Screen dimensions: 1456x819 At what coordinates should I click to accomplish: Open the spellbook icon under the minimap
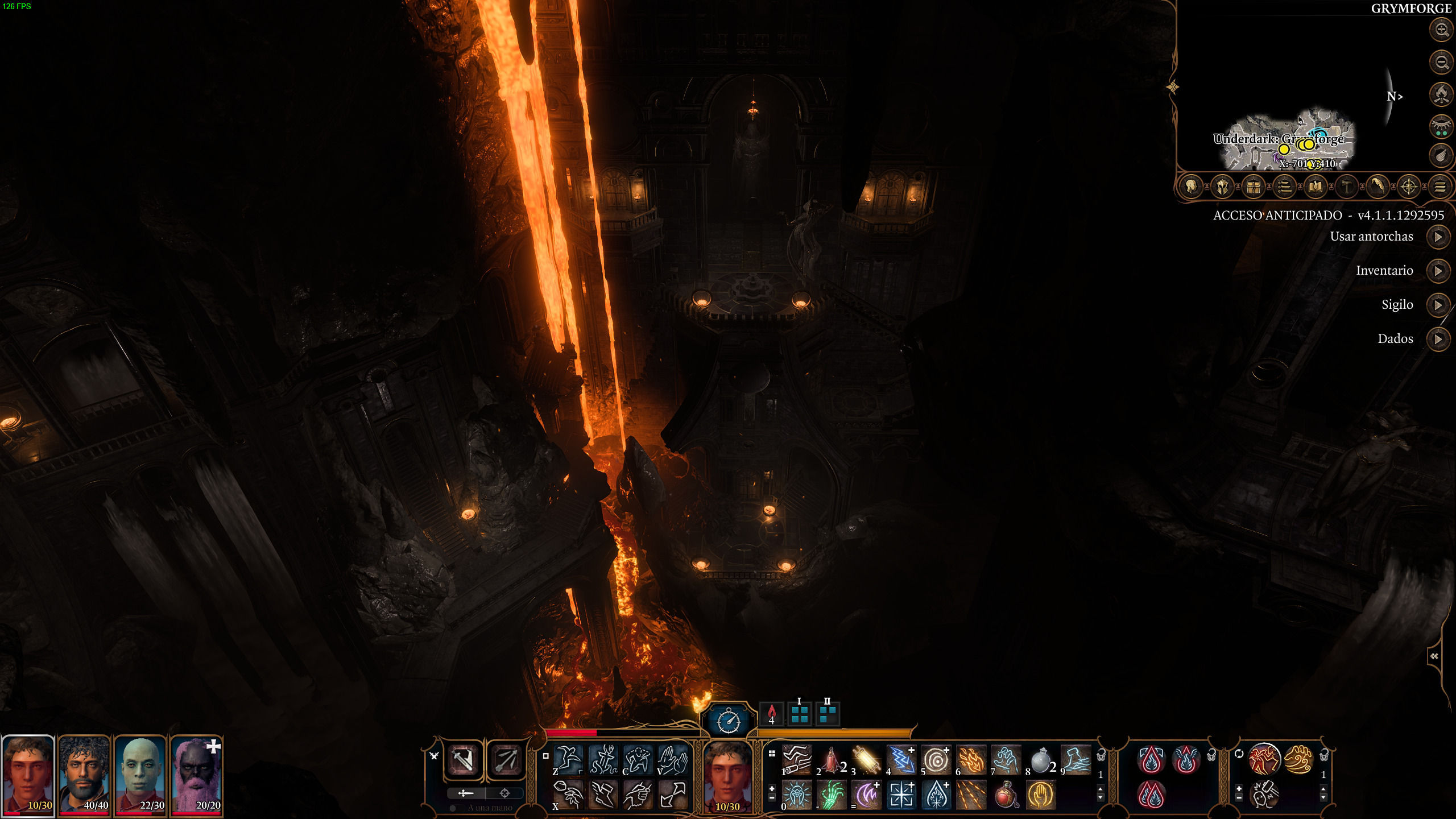1315,187
